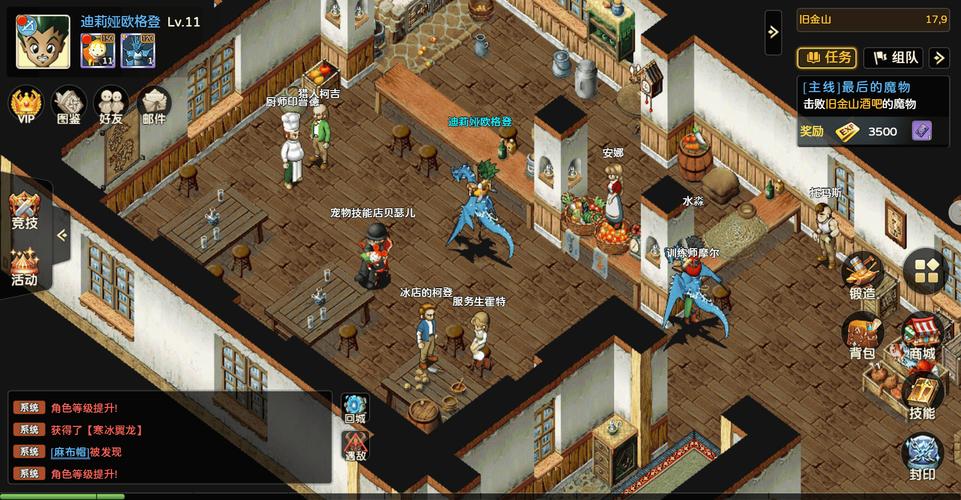Viewport: 961px width, 500px height.
Task: Toggle the four-square menu grid button
Action: click(926, 270)
